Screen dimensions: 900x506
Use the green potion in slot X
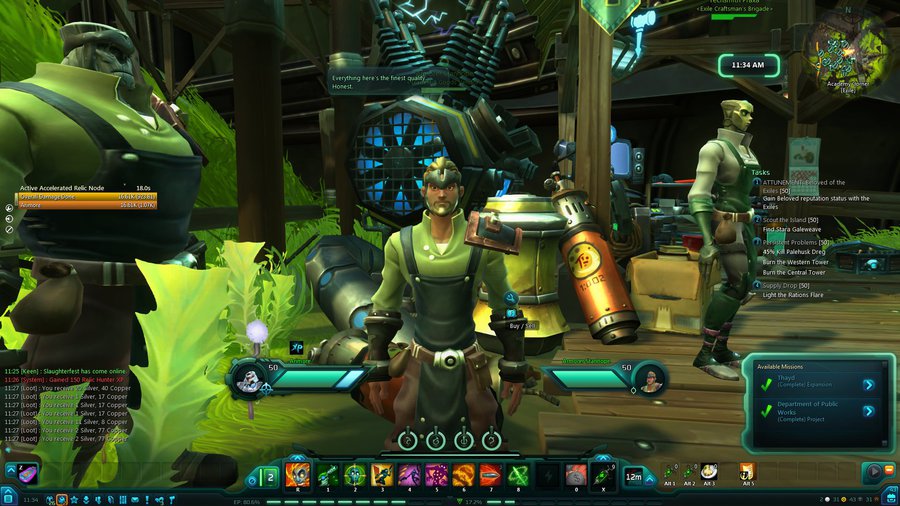coord(601,475)
